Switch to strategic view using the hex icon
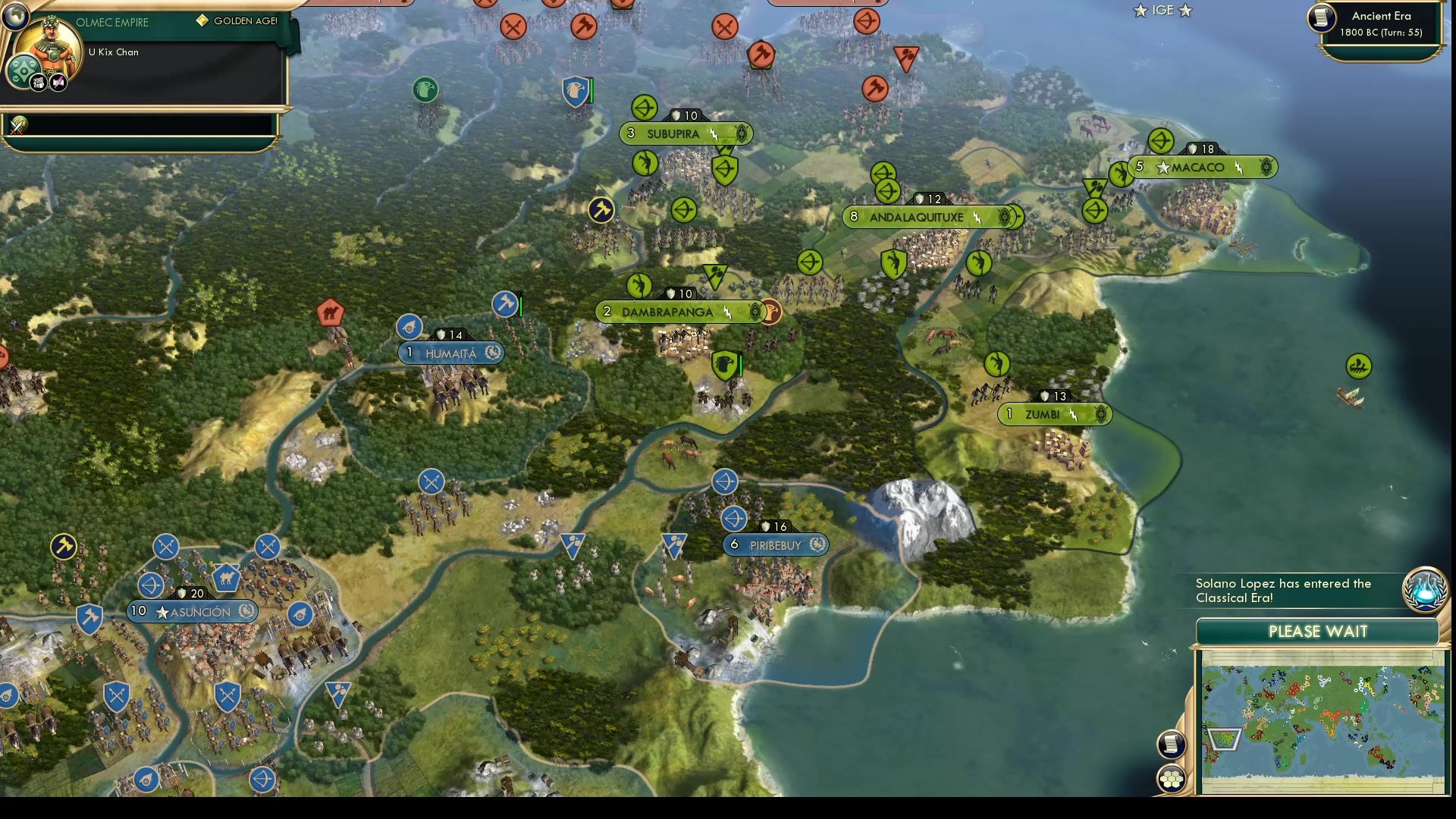The width and height of the screenshot is (1456, 819). coord(1171,777)
